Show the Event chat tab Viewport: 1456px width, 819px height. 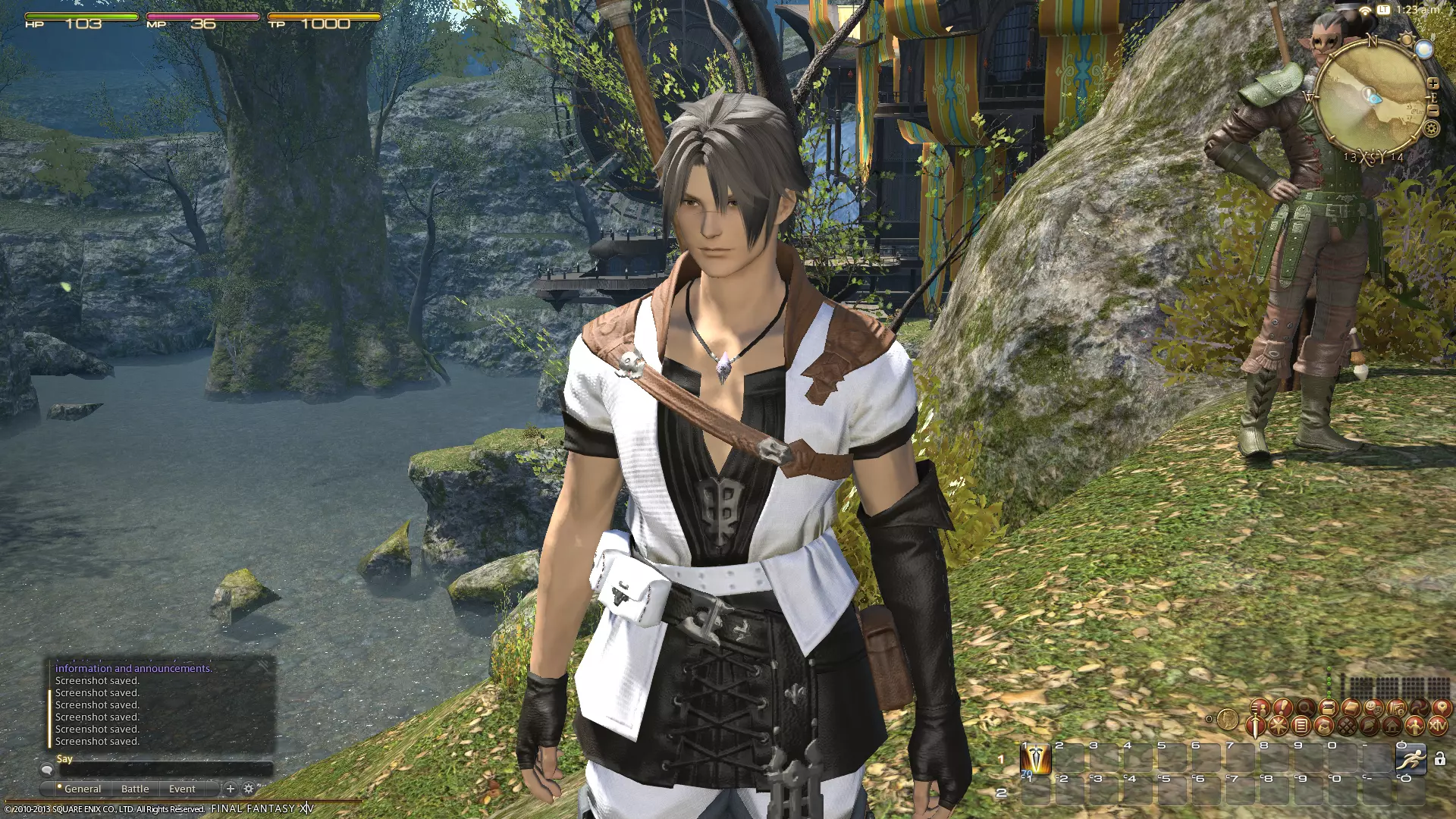(182, 789)
